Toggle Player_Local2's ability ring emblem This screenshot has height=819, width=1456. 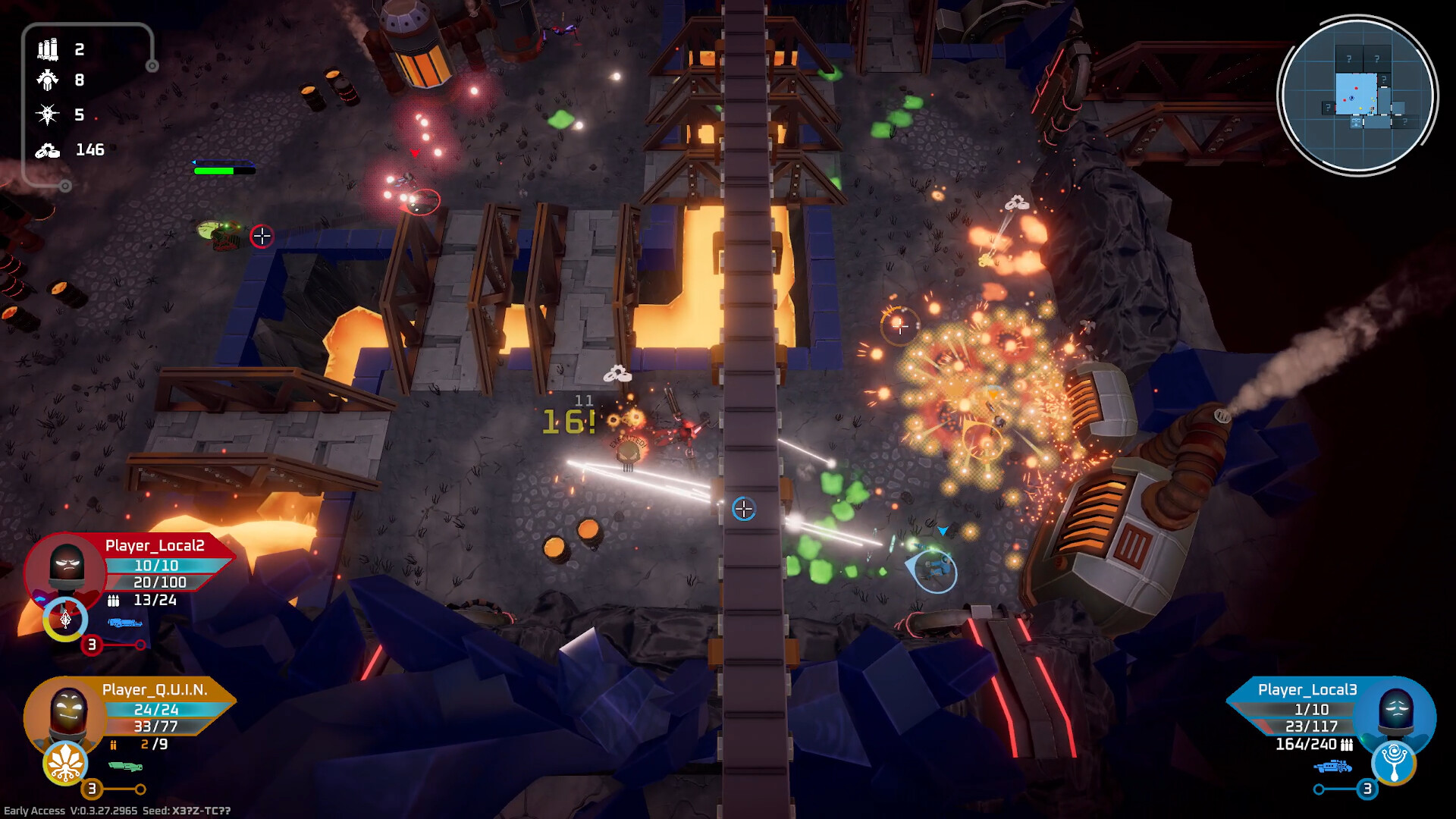pyautogui.click(x=65, y=620)
